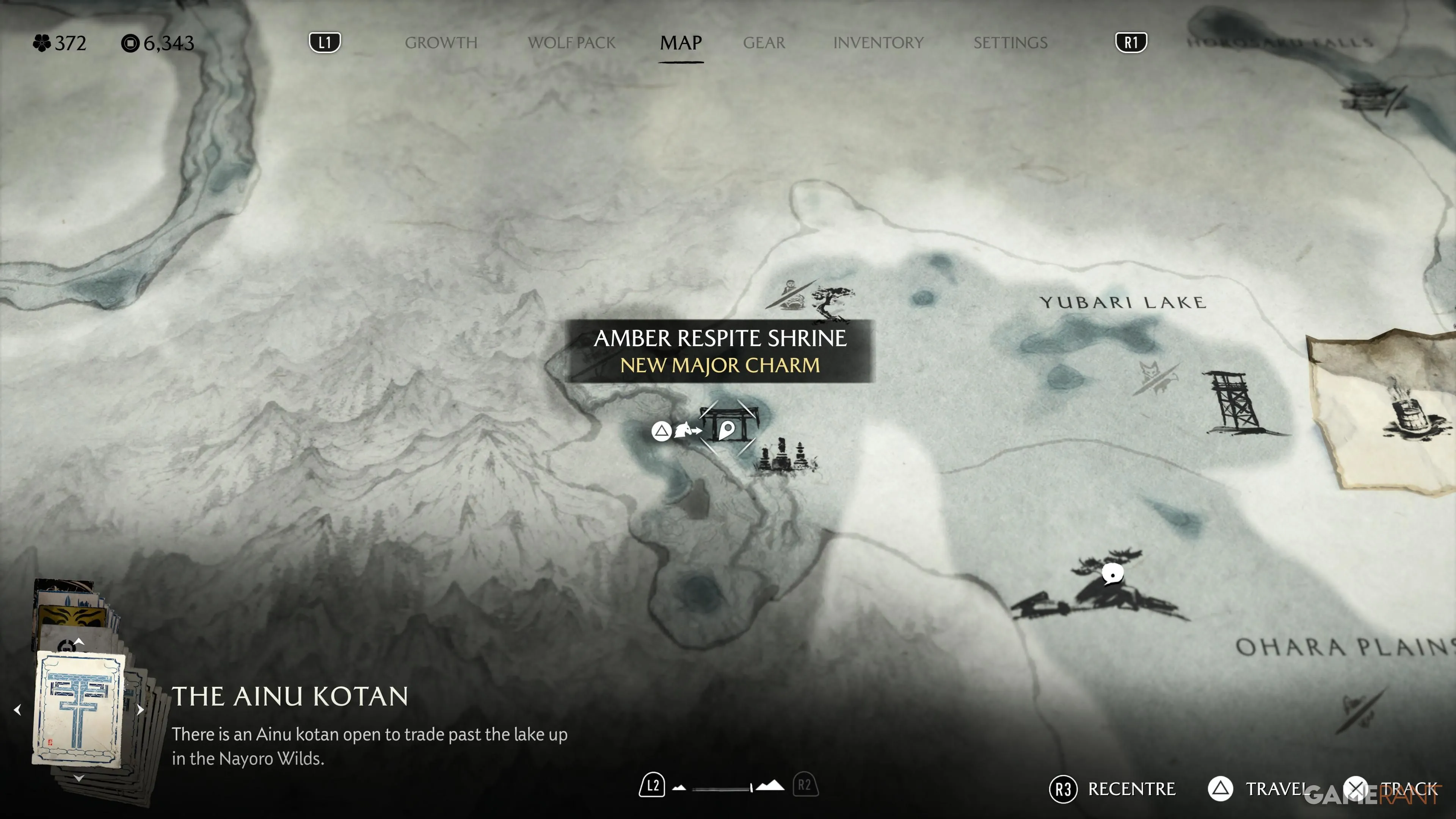Image resolution: width=1456 pixels, height=819 pixels.
Task: Open the Wolf Pack tab
Action: [571, 42]
